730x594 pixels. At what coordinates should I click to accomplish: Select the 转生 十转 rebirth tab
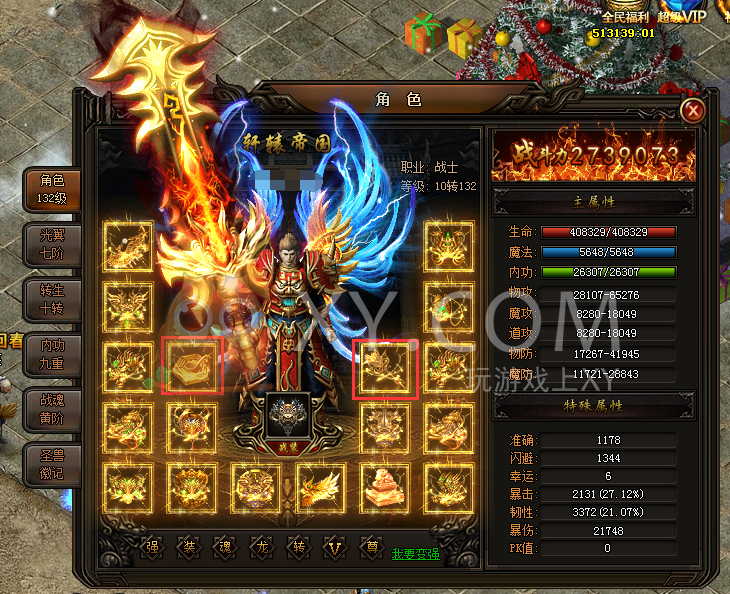click(x=52, y=300)
